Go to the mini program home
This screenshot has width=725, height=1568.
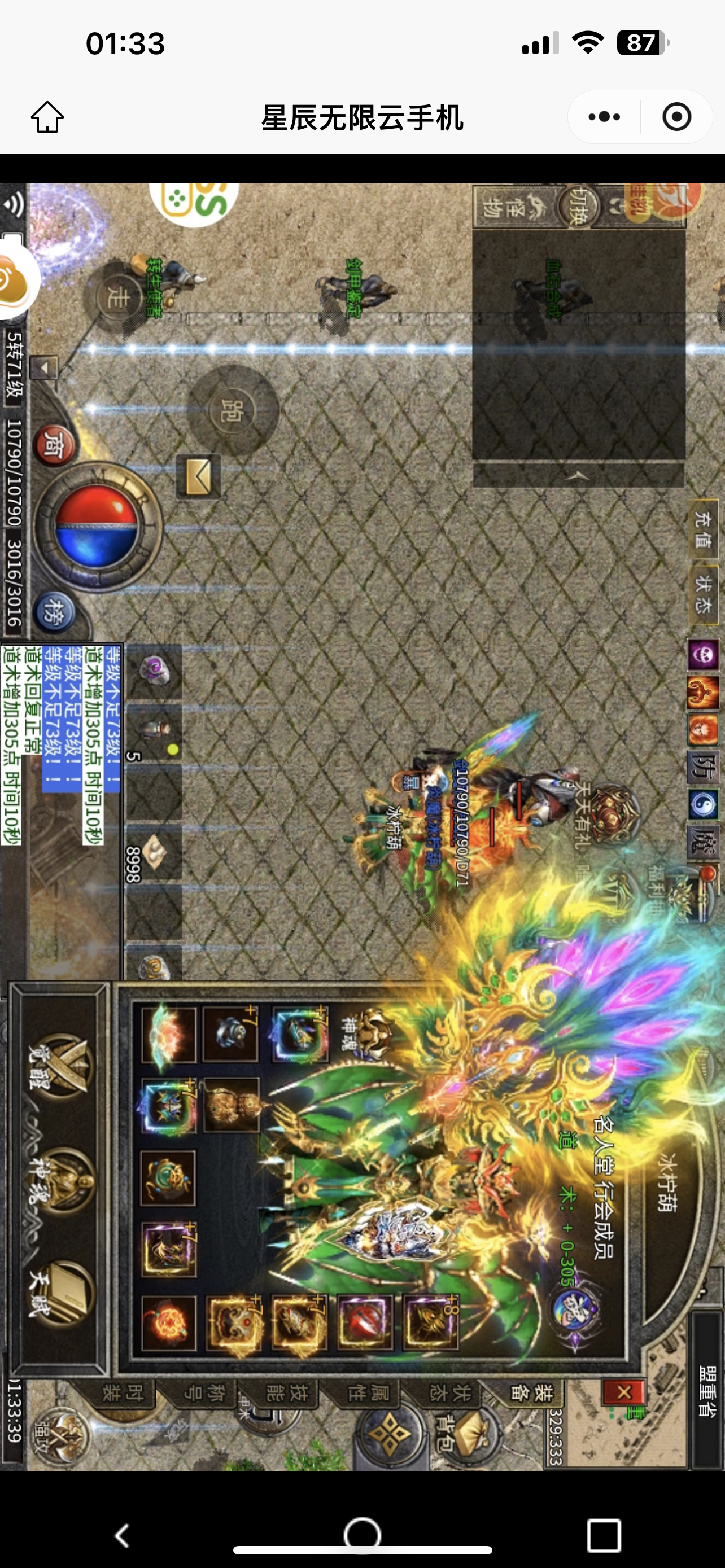pos(47,117)
